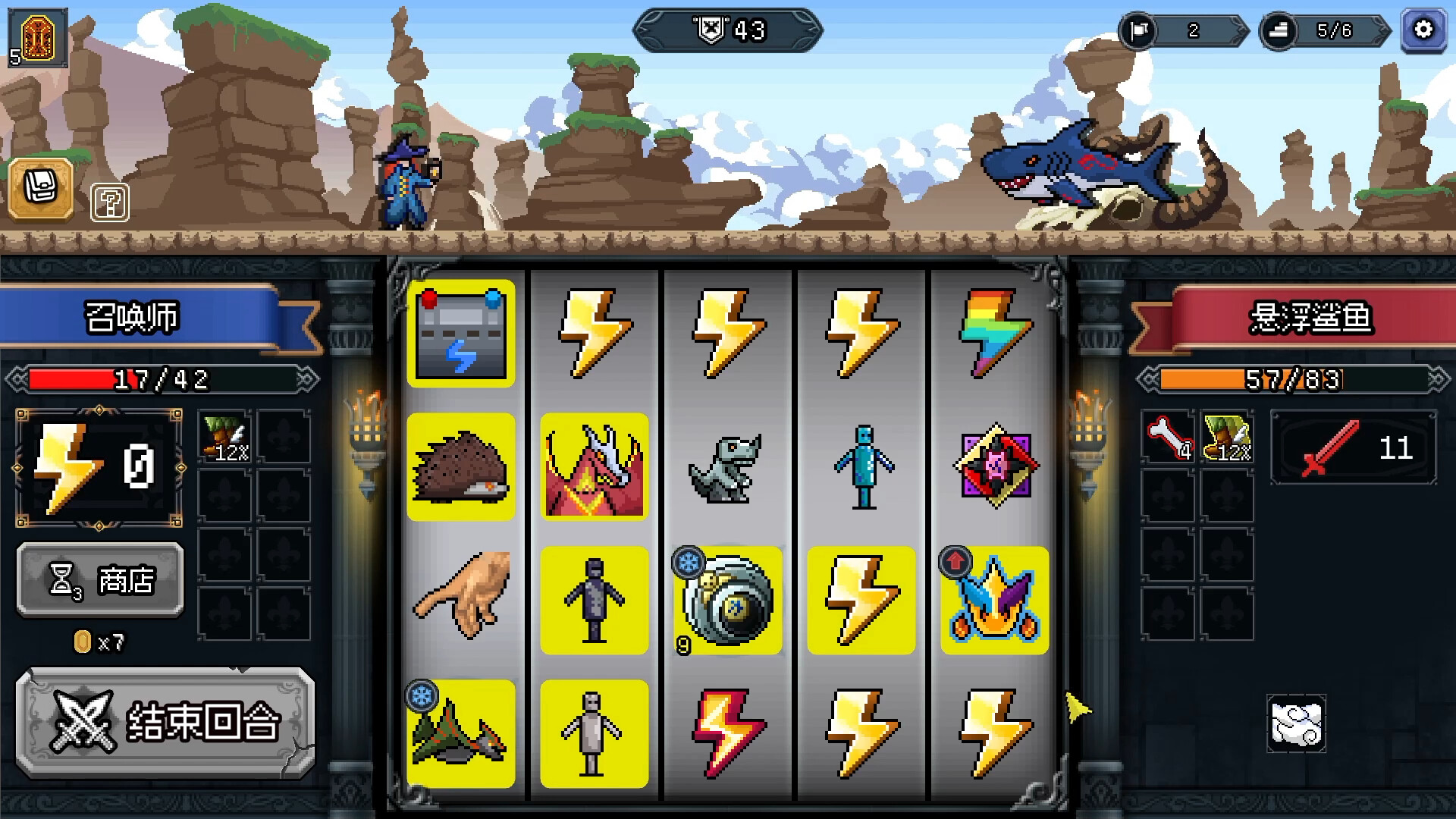Inspect the enemy bone status icon
Screen dimensions: 1456x819
coord(1168,438)
